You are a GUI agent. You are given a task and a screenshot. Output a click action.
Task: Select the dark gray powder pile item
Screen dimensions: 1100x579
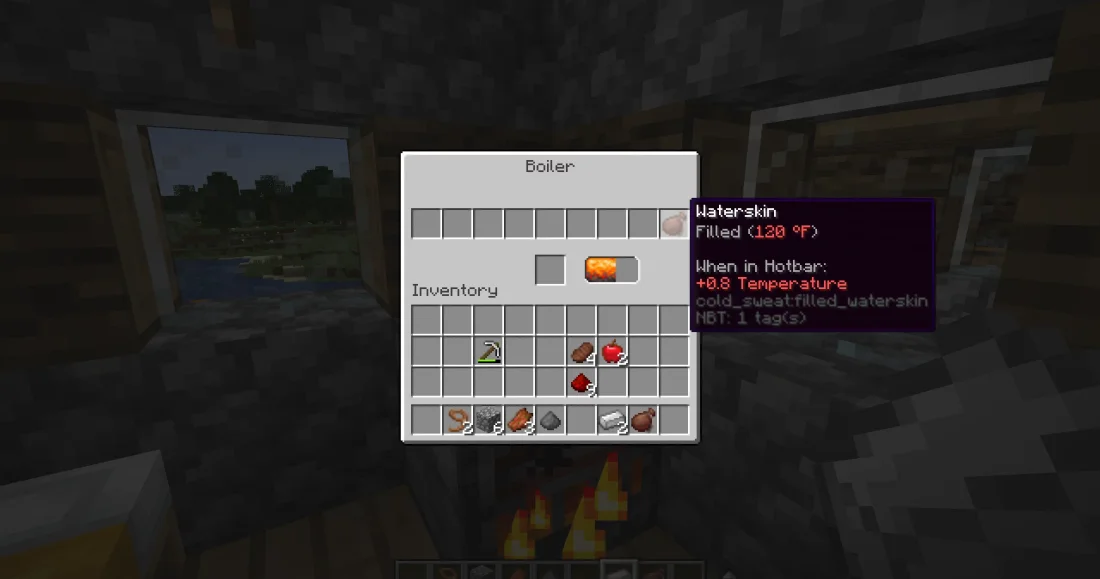550,421
